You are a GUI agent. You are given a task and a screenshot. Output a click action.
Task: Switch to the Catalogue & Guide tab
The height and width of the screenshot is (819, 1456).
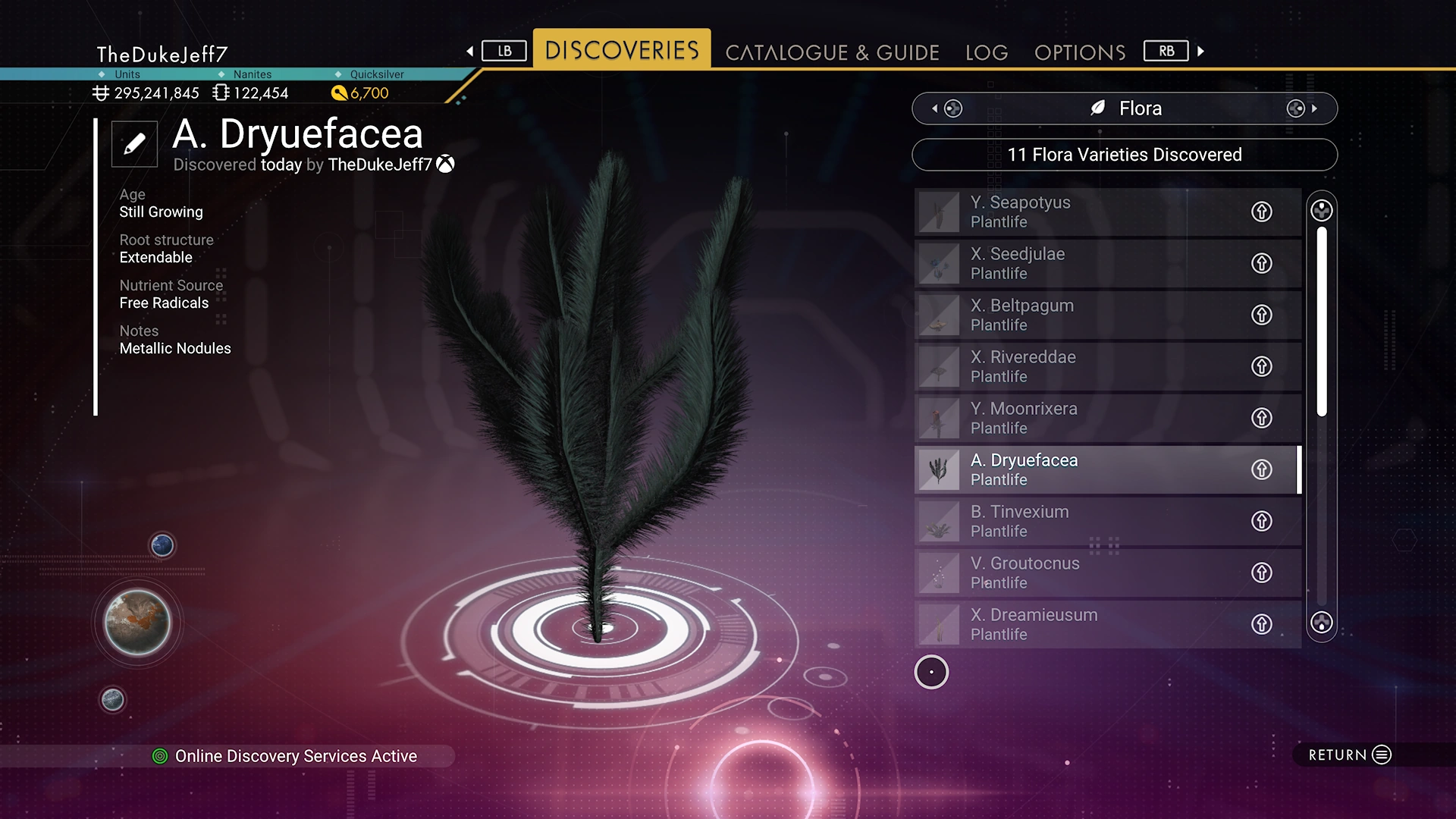tap(832, 52)
